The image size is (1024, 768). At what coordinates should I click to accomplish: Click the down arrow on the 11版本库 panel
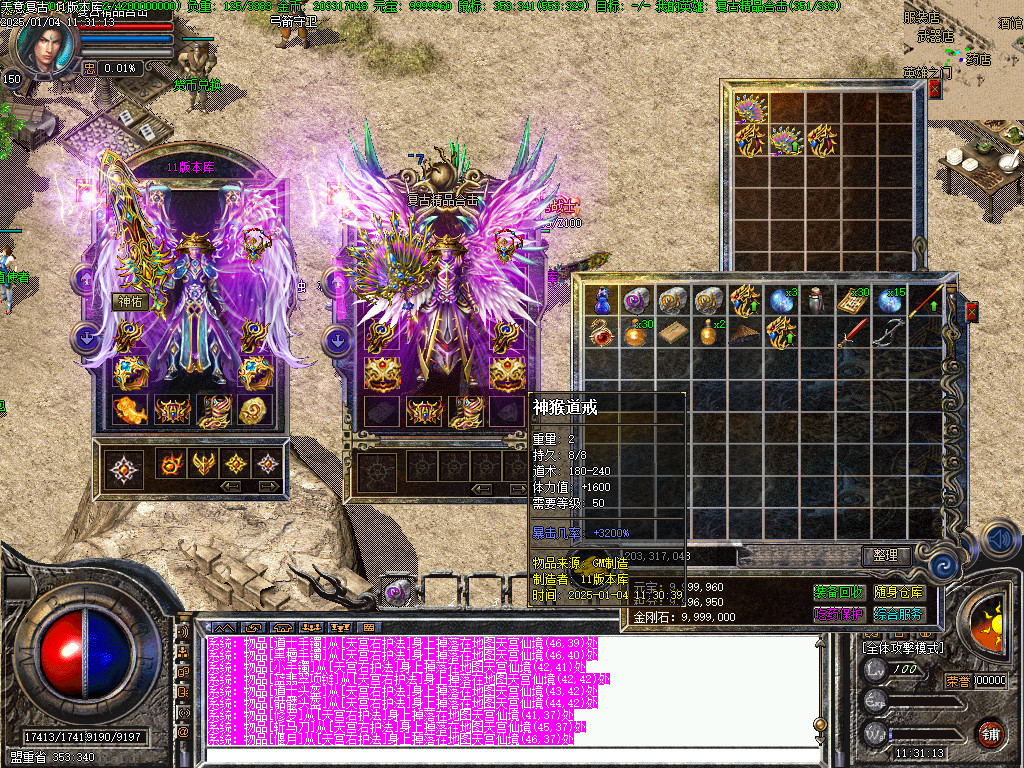coord(87,338)
